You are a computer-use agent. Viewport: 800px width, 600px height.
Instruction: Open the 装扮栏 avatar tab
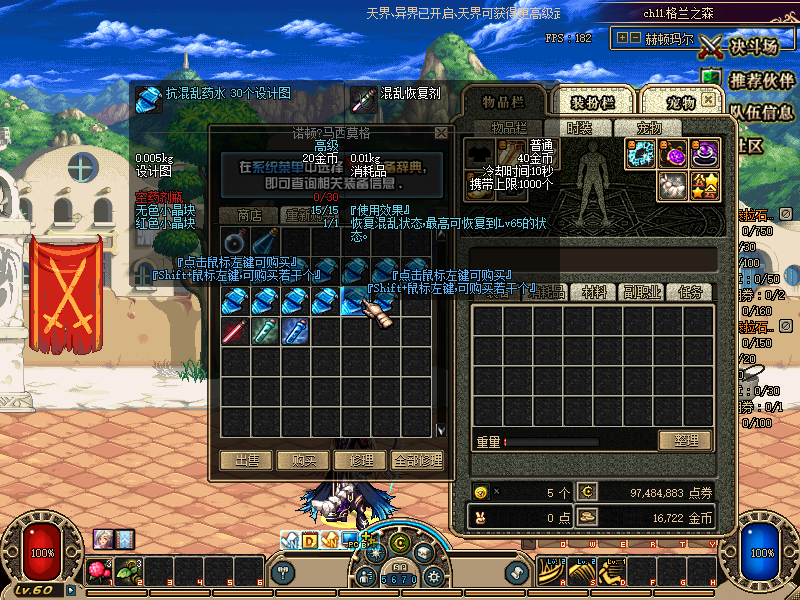[x=592, y=102]
